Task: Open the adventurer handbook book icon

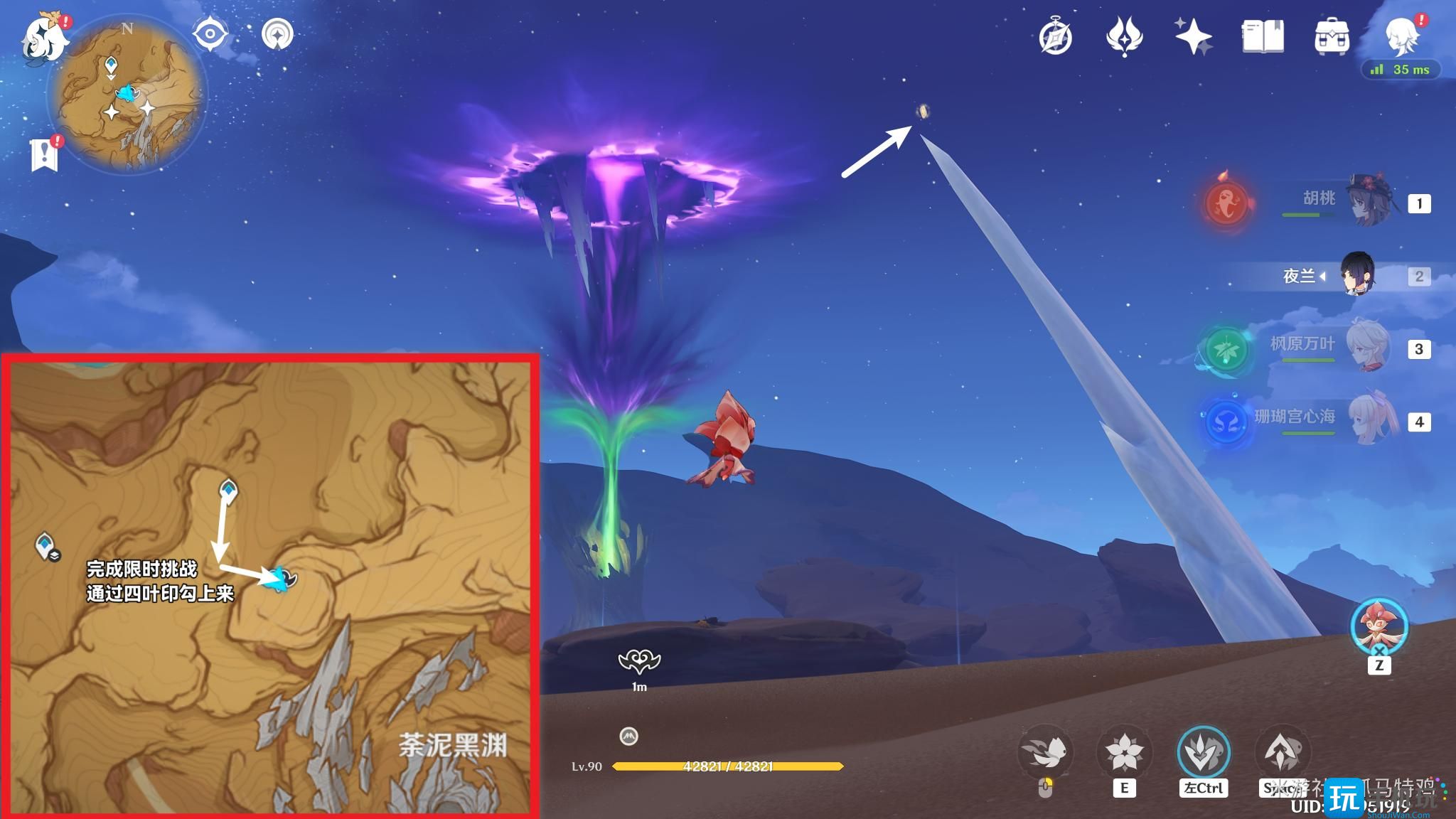Action: pyautogui.click(x=1263, y=37)
